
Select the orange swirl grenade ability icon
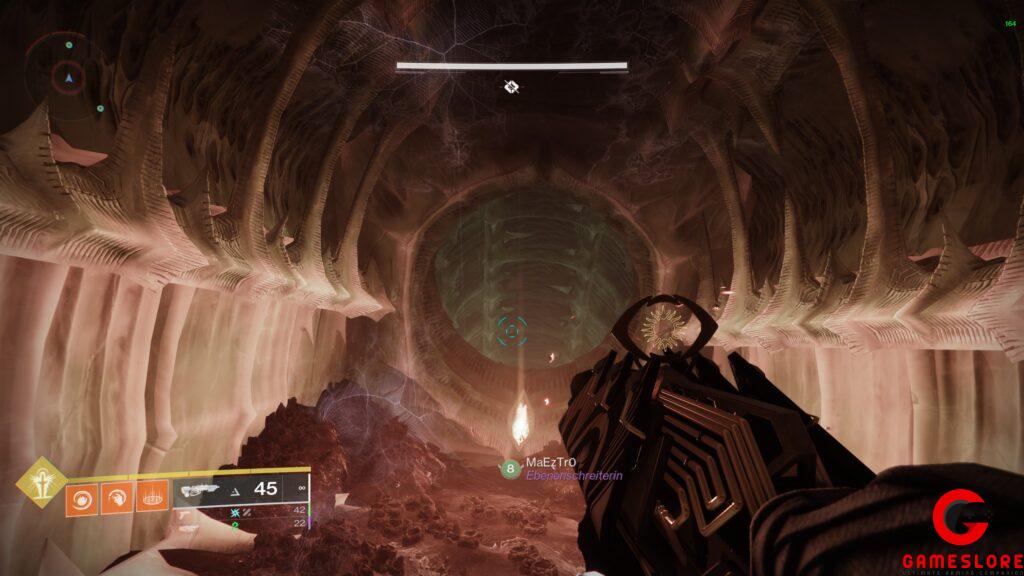82,498
